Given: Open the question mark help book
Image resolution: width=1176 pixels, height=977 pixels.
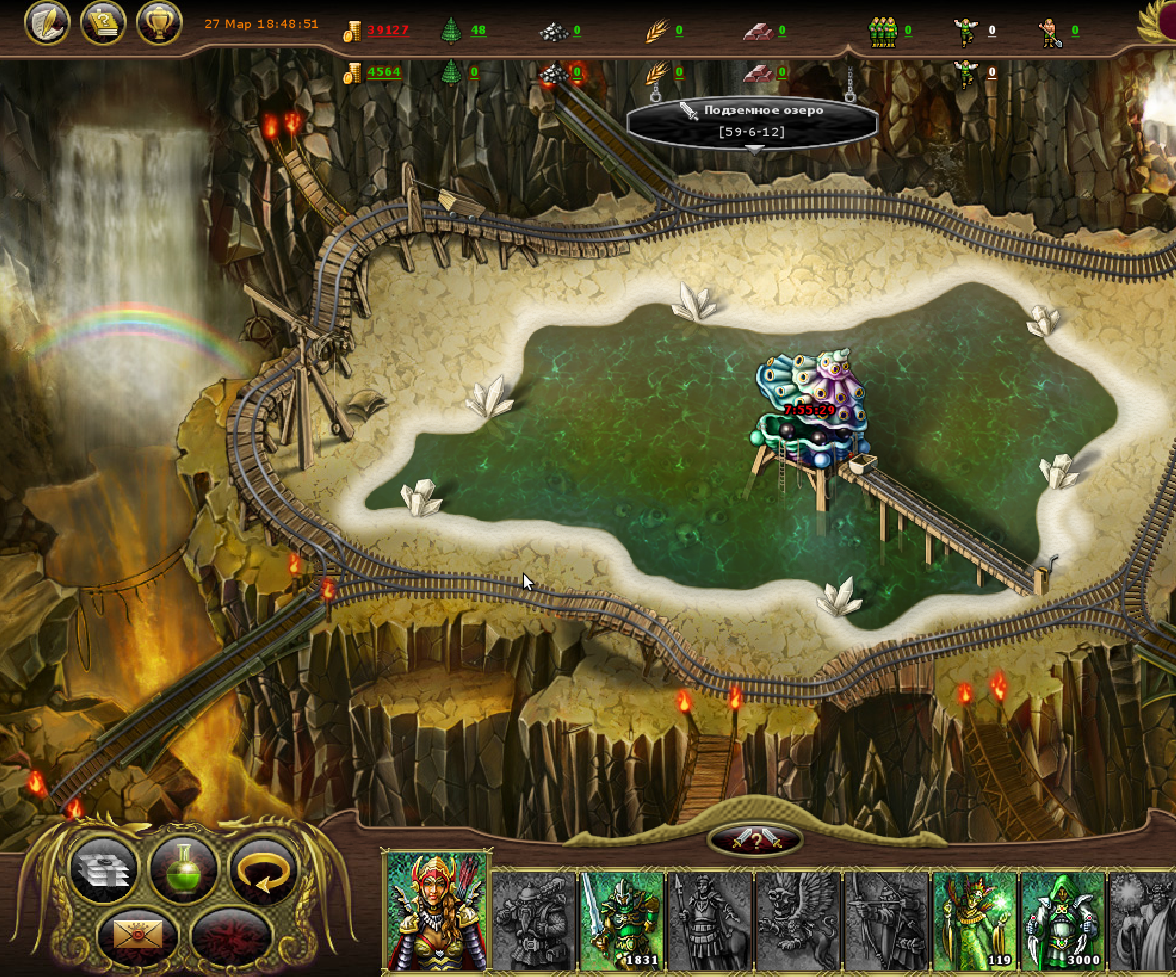Looking at the screenshot, I should coord(102,23).
